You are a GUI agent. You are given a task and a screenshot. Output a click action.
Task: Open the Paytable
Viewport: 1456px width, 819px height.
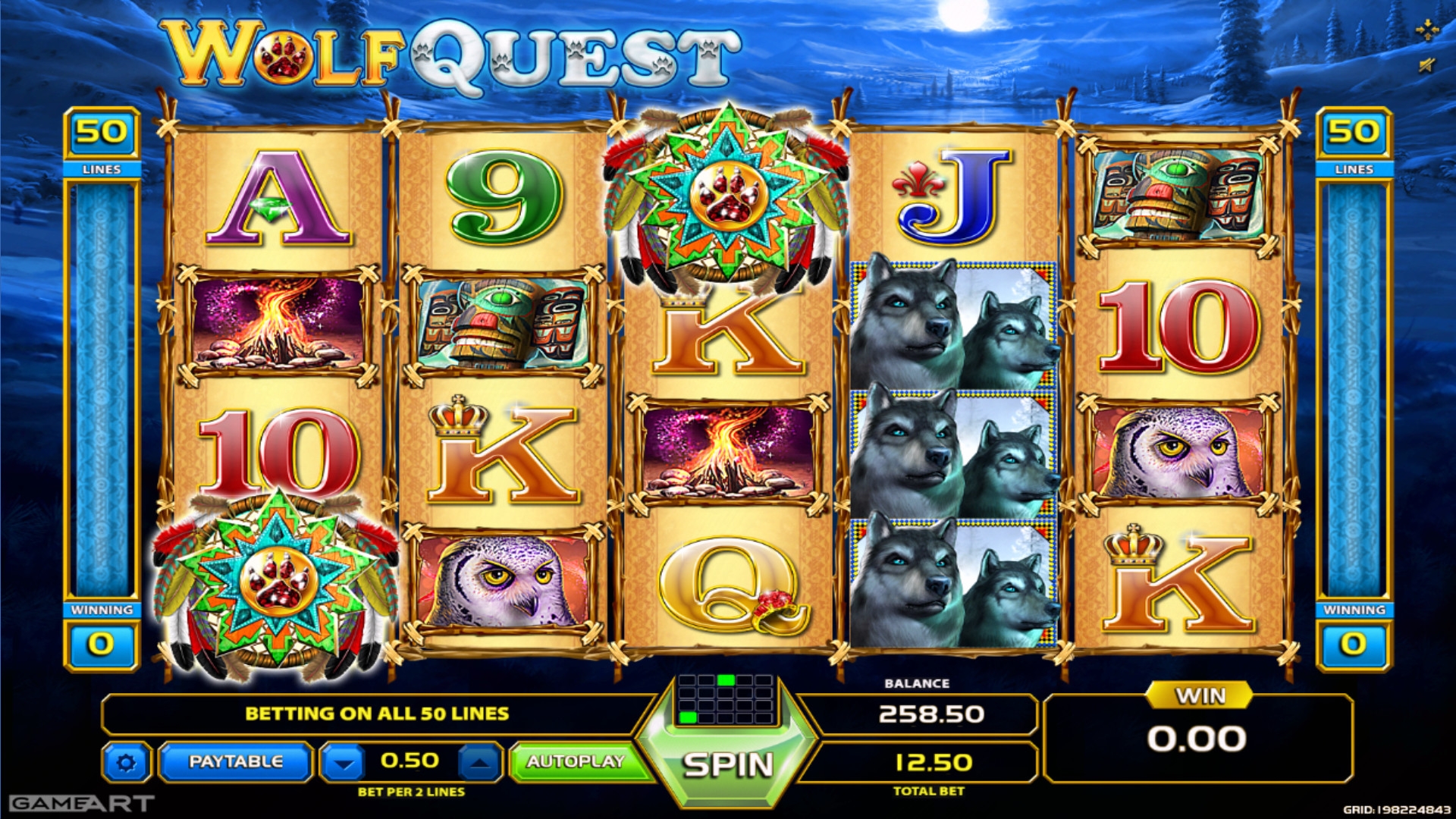[235, 761]
